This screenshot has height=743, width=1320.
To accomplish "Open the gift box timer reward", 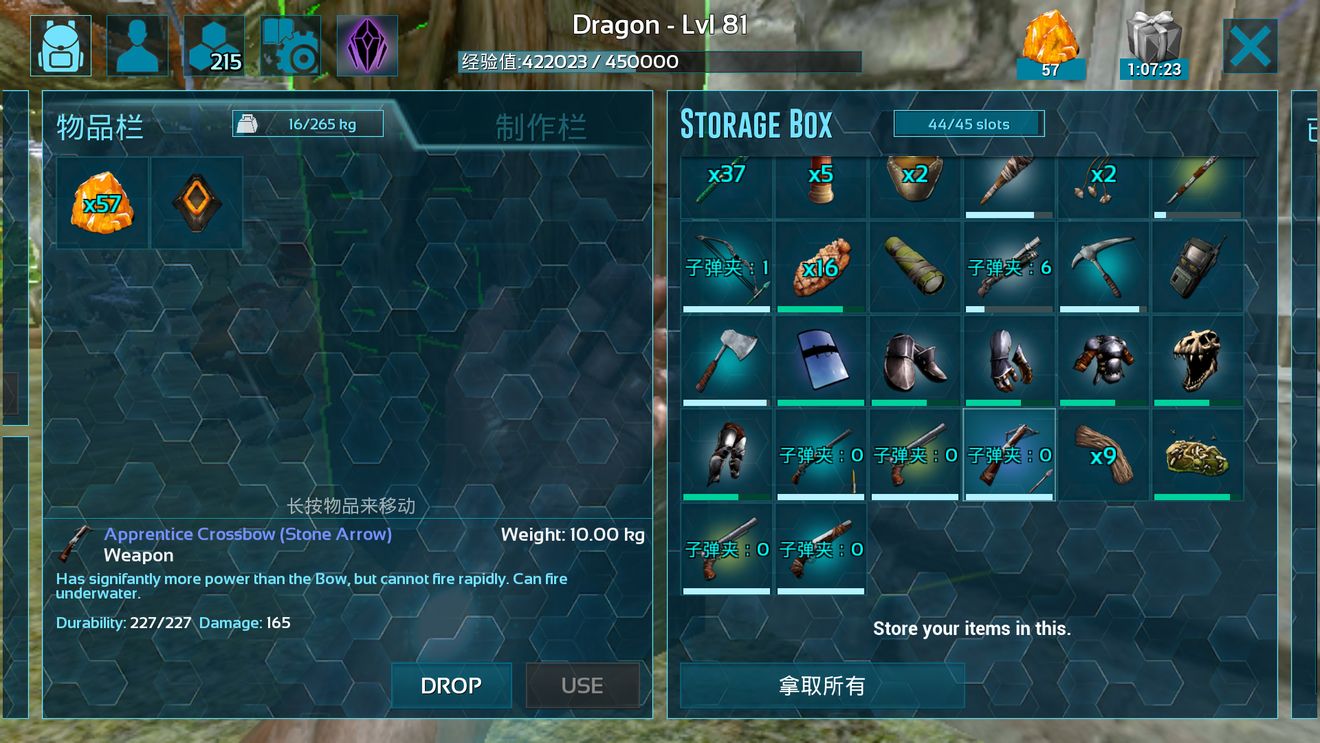I will [x=1154, y=46].
